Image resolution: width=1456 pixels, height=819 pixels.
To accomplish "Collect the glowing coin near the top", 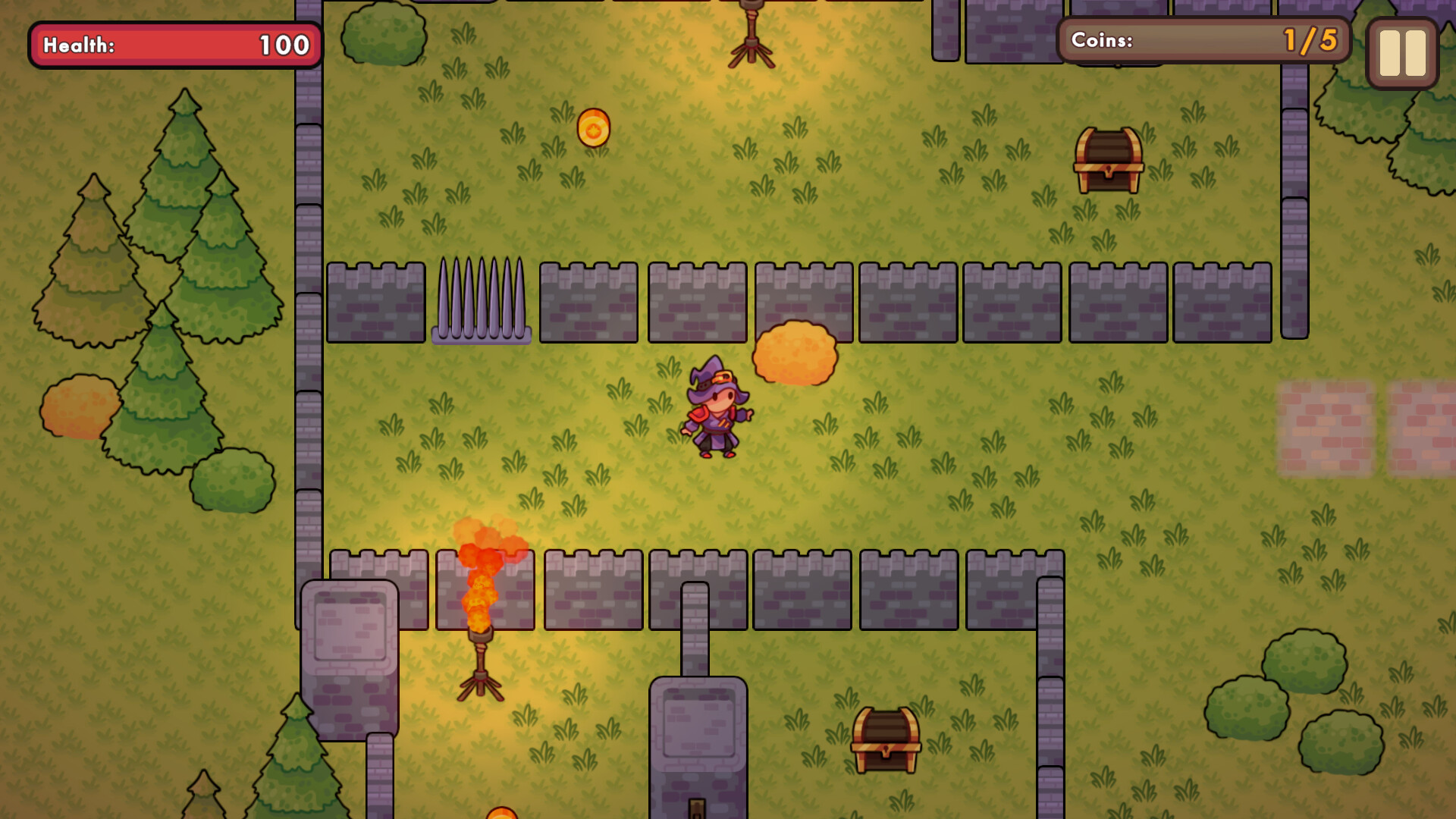I will pyautogui.click(x=593, y=127).
